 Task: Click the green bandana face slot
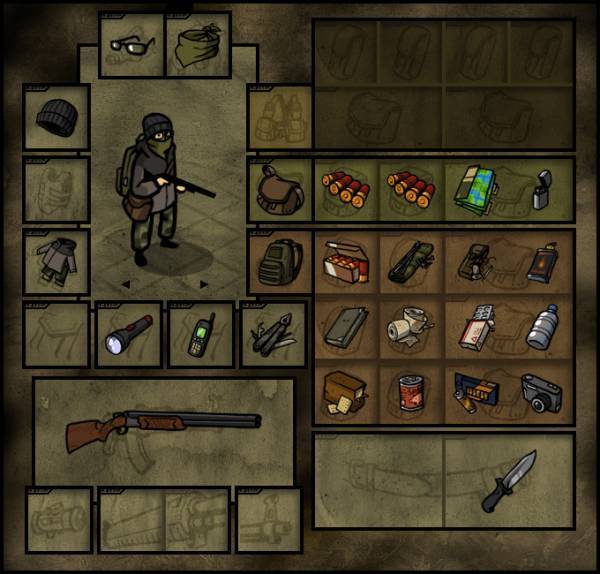pyautogui.click(x=197, y=45)
